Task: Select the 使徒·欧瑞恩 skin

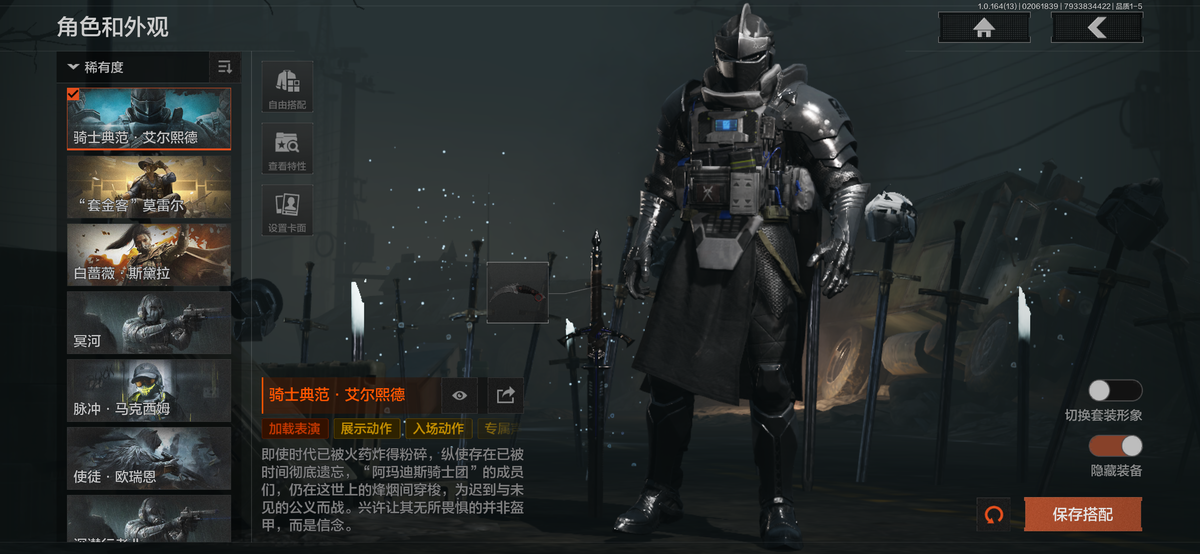Action: click(149, 459)
